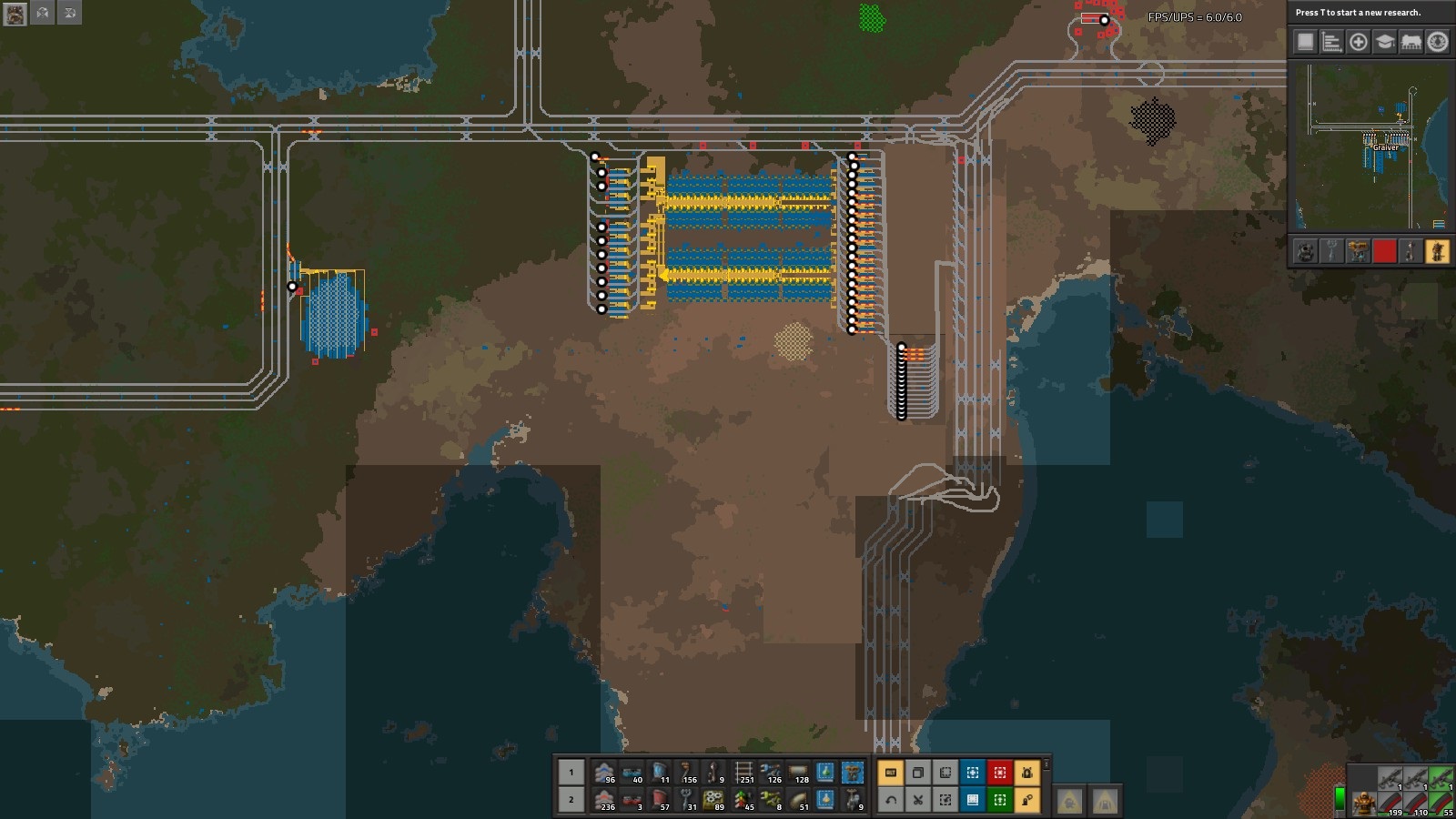Click the highlighted character armor slot

tap(1437, 251)
